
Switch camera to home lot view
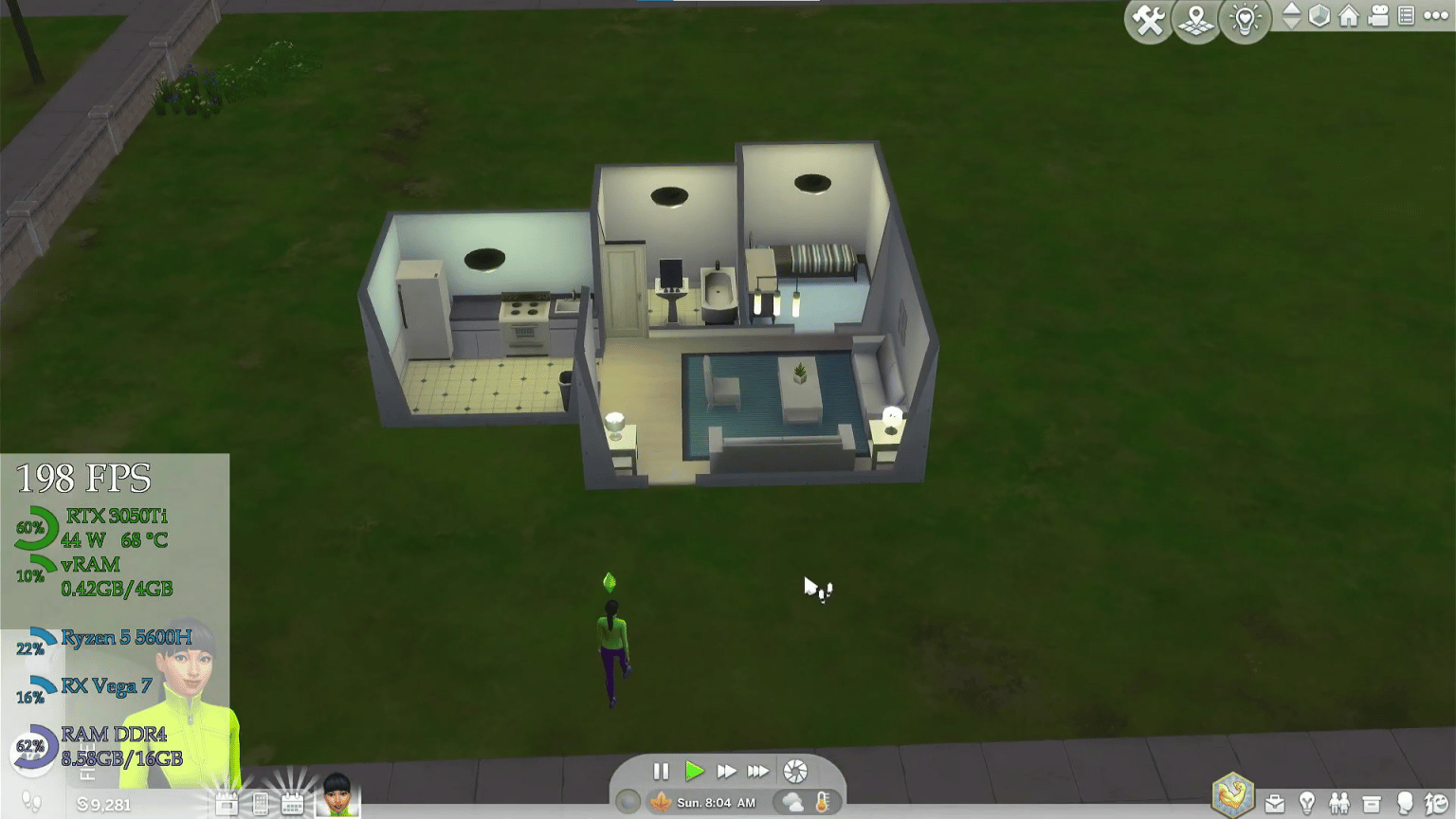click(1349, 17)
